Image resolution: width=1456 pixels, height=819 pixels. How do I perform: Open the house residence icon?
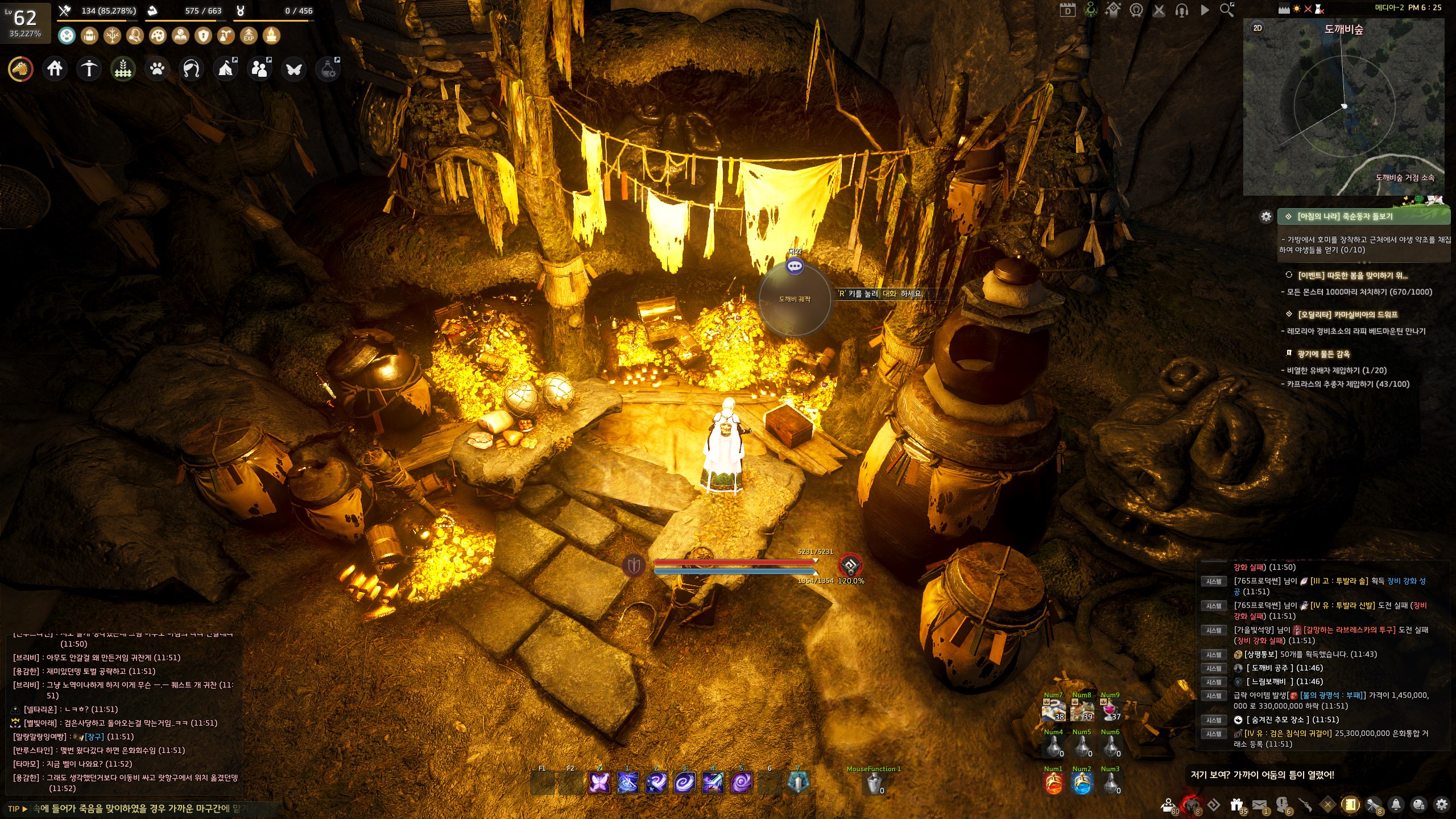pyautogui.click(x=55, y=69)
